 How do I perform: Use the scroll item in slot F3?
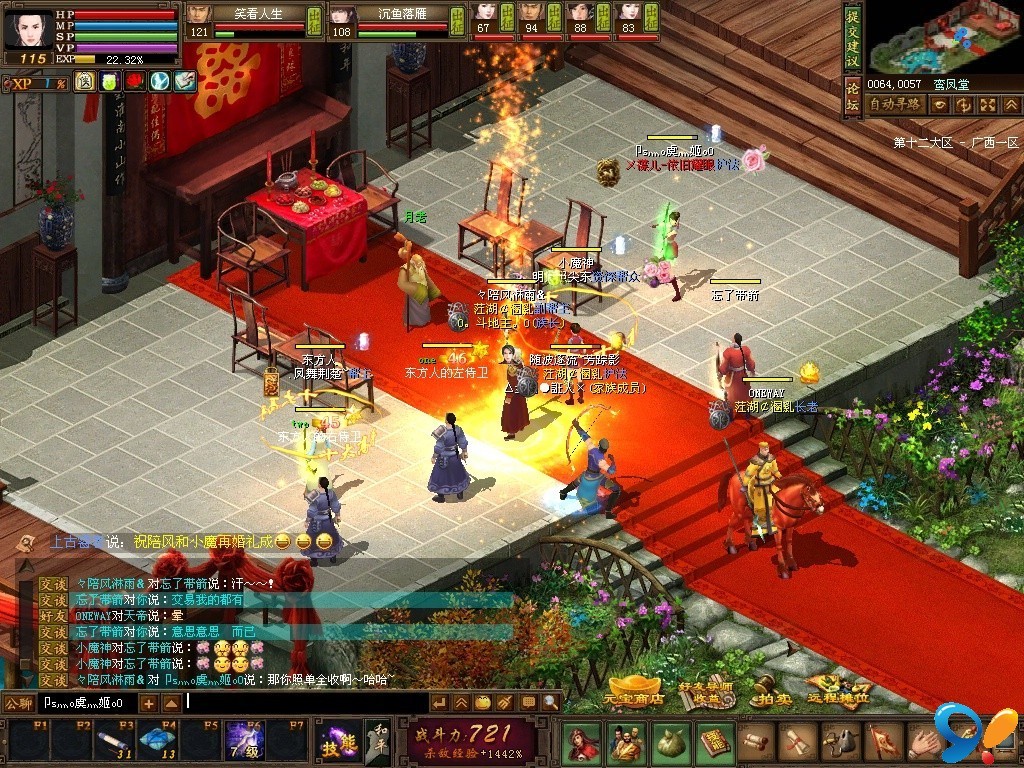pyautogui.click(x=113, y=741)
